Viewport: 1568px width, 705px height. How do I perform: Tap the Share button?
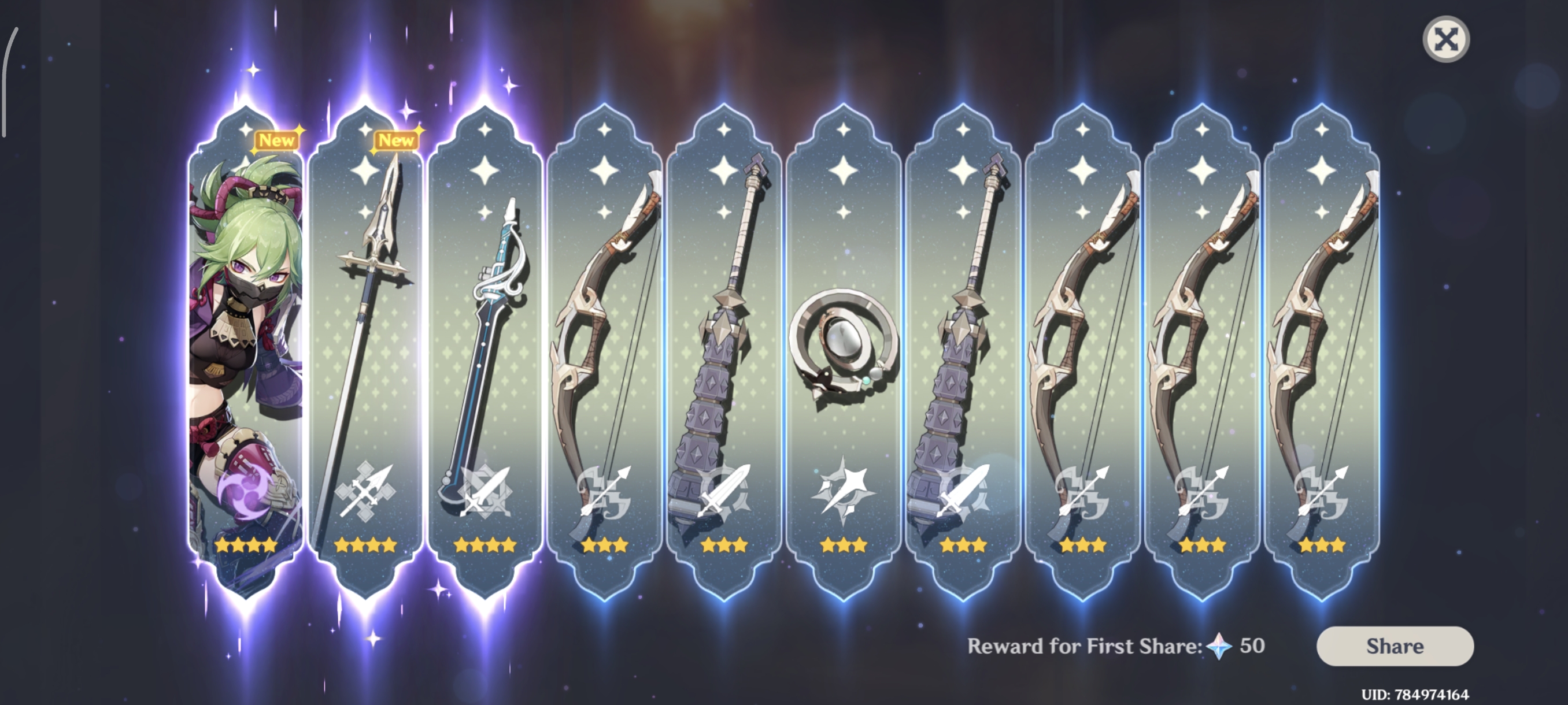pos(1395,645)
